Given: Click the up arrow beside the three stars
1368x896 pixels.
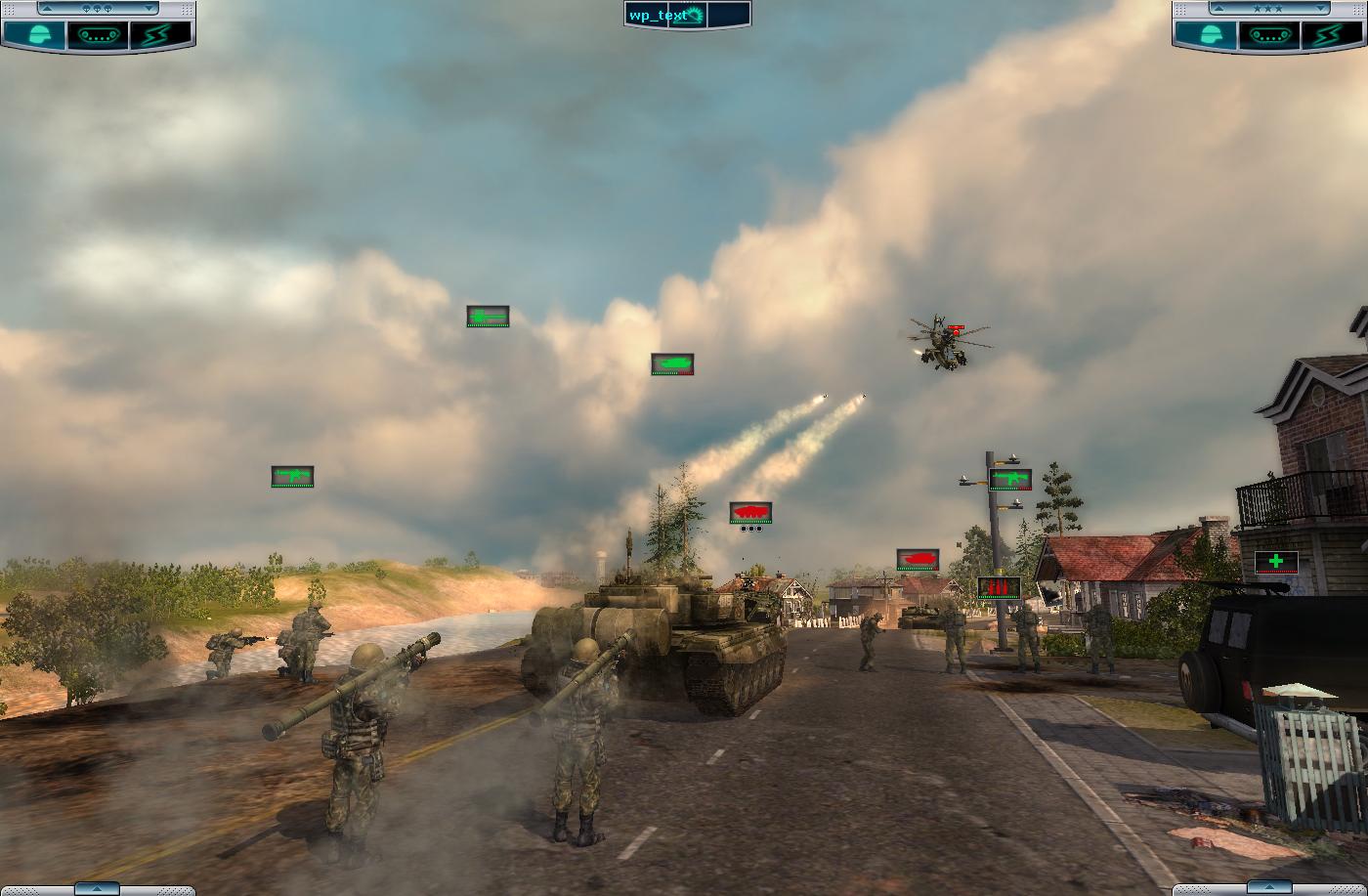Looking at the screenshot, I should (x=1218, y=9).
